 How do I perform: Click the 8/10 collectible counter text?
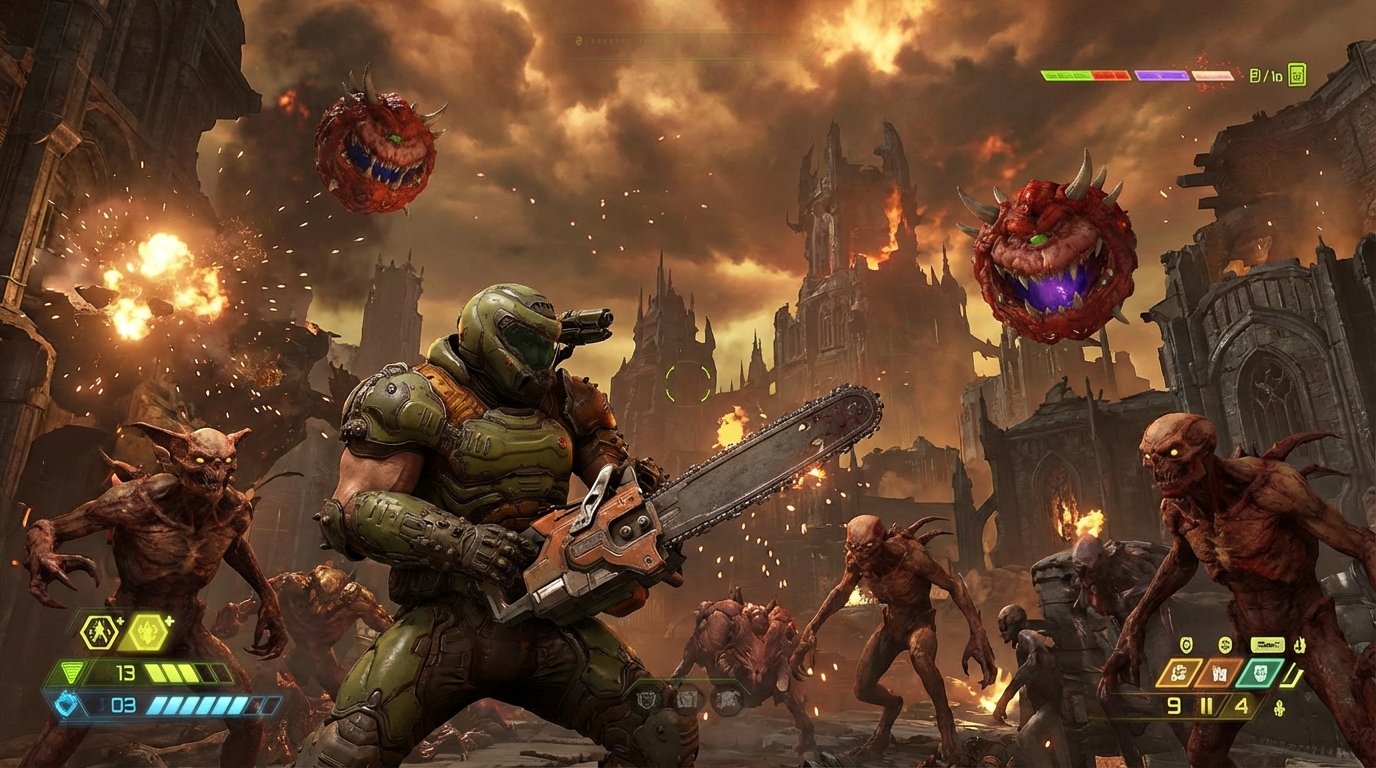(x=1266, y=75)
